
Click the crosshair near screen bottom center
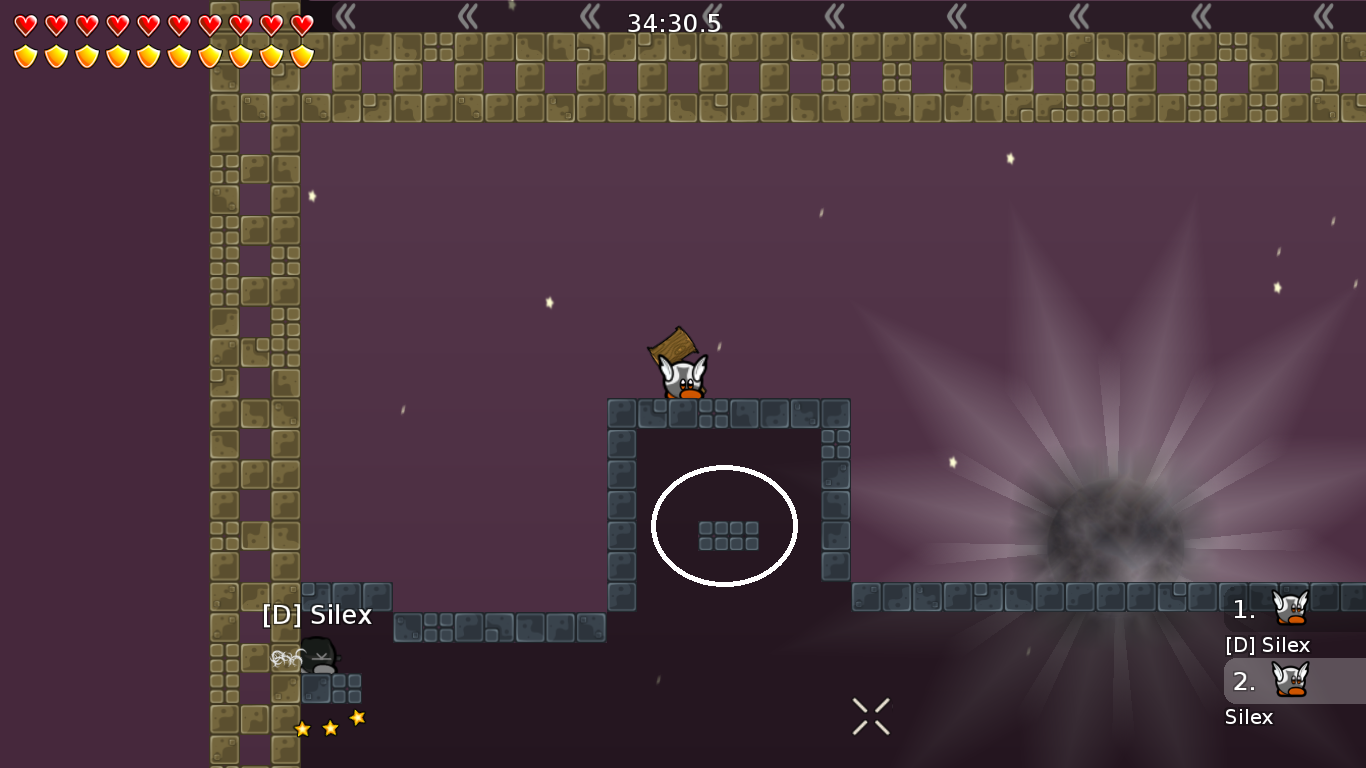pos(870,716)
